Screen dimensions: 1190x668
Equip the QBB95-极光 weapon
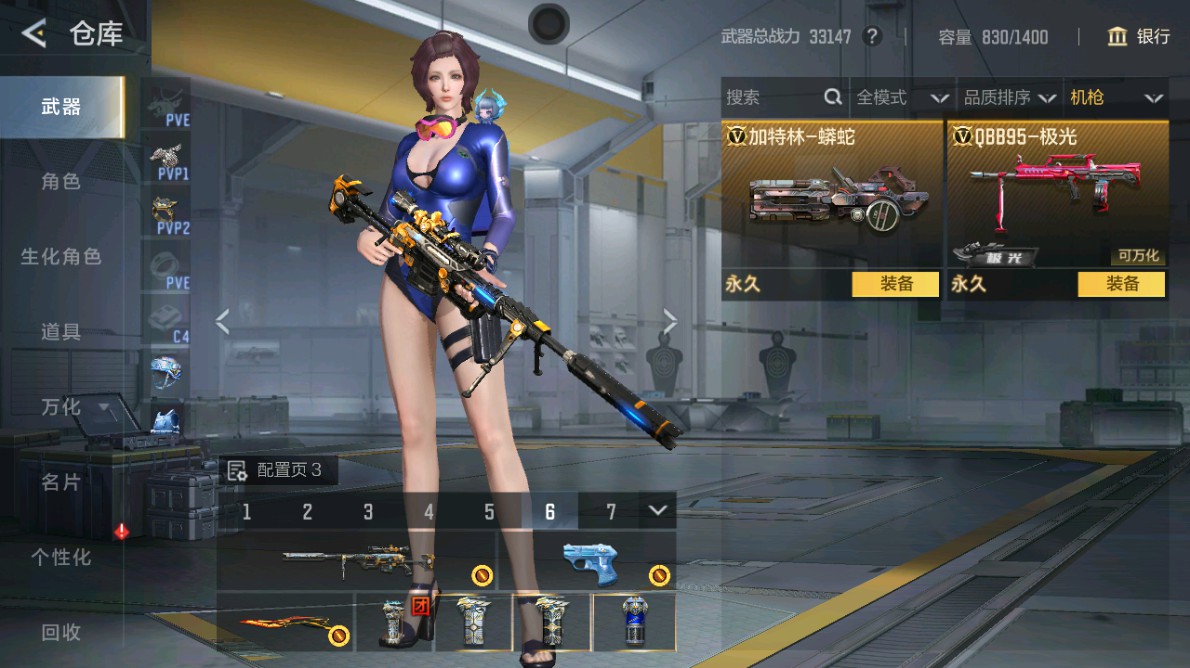coord(1121,284)
